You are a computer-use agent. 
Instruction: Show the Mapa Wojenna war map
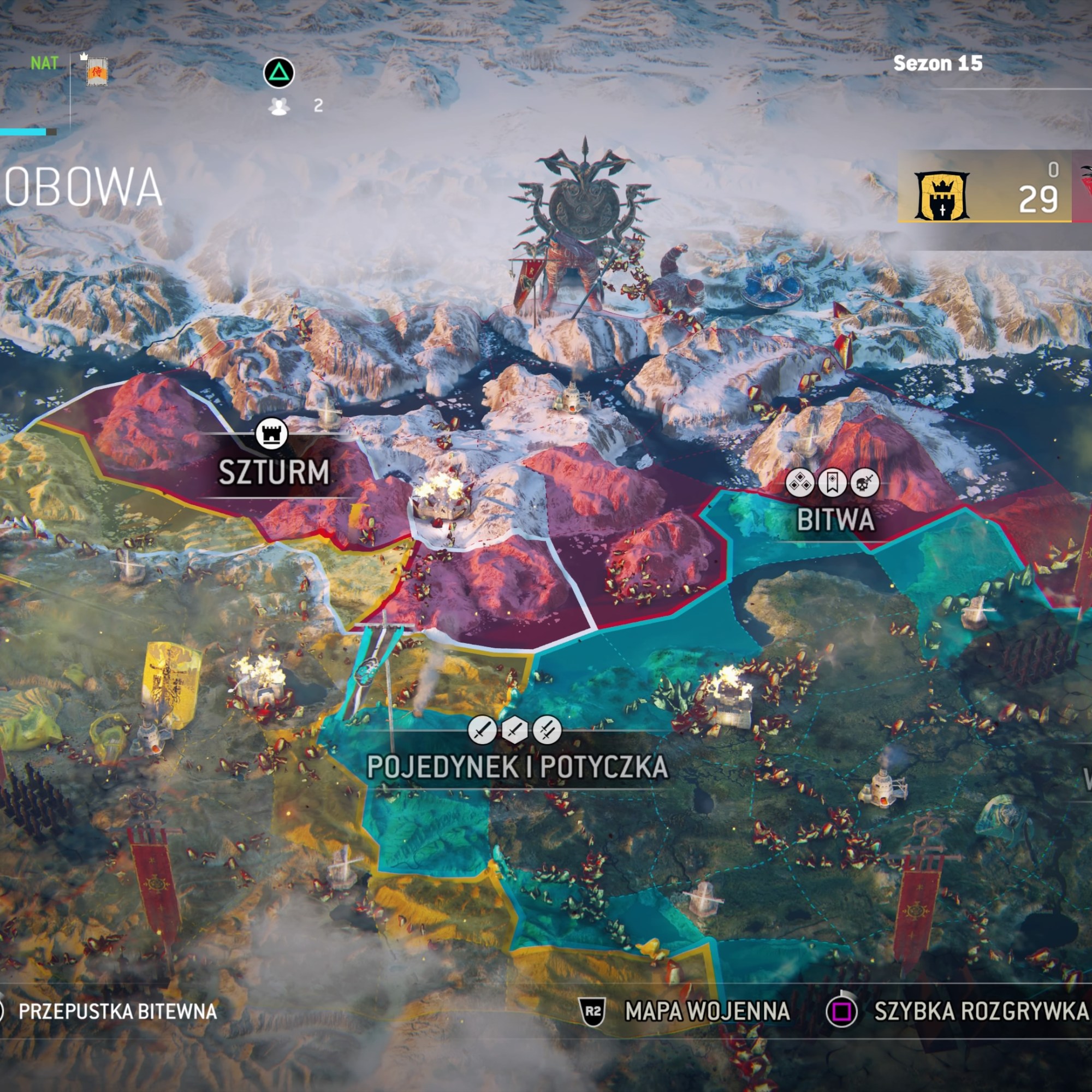coord(707,1011)
